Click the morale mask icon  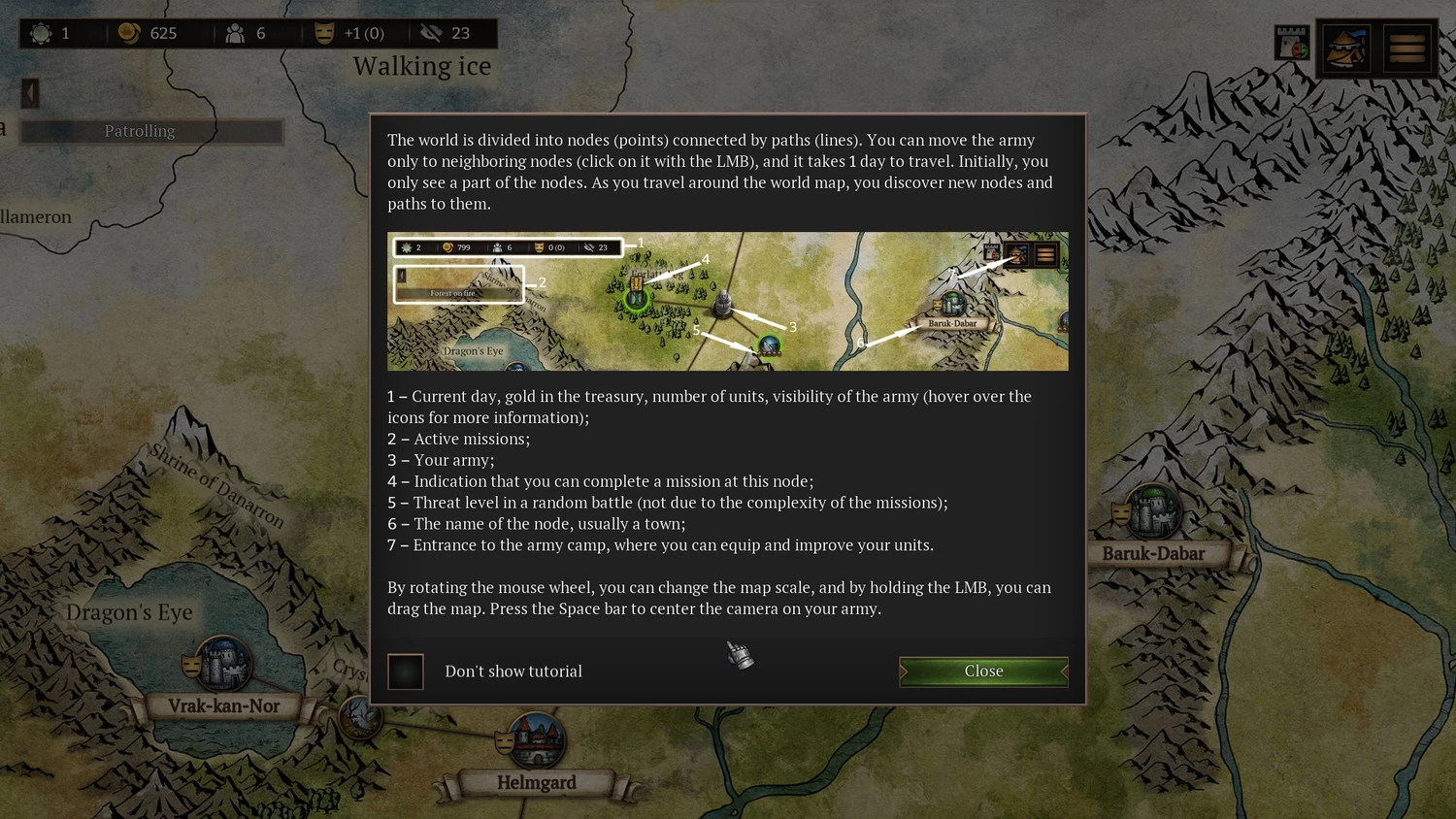click(324, 33)
